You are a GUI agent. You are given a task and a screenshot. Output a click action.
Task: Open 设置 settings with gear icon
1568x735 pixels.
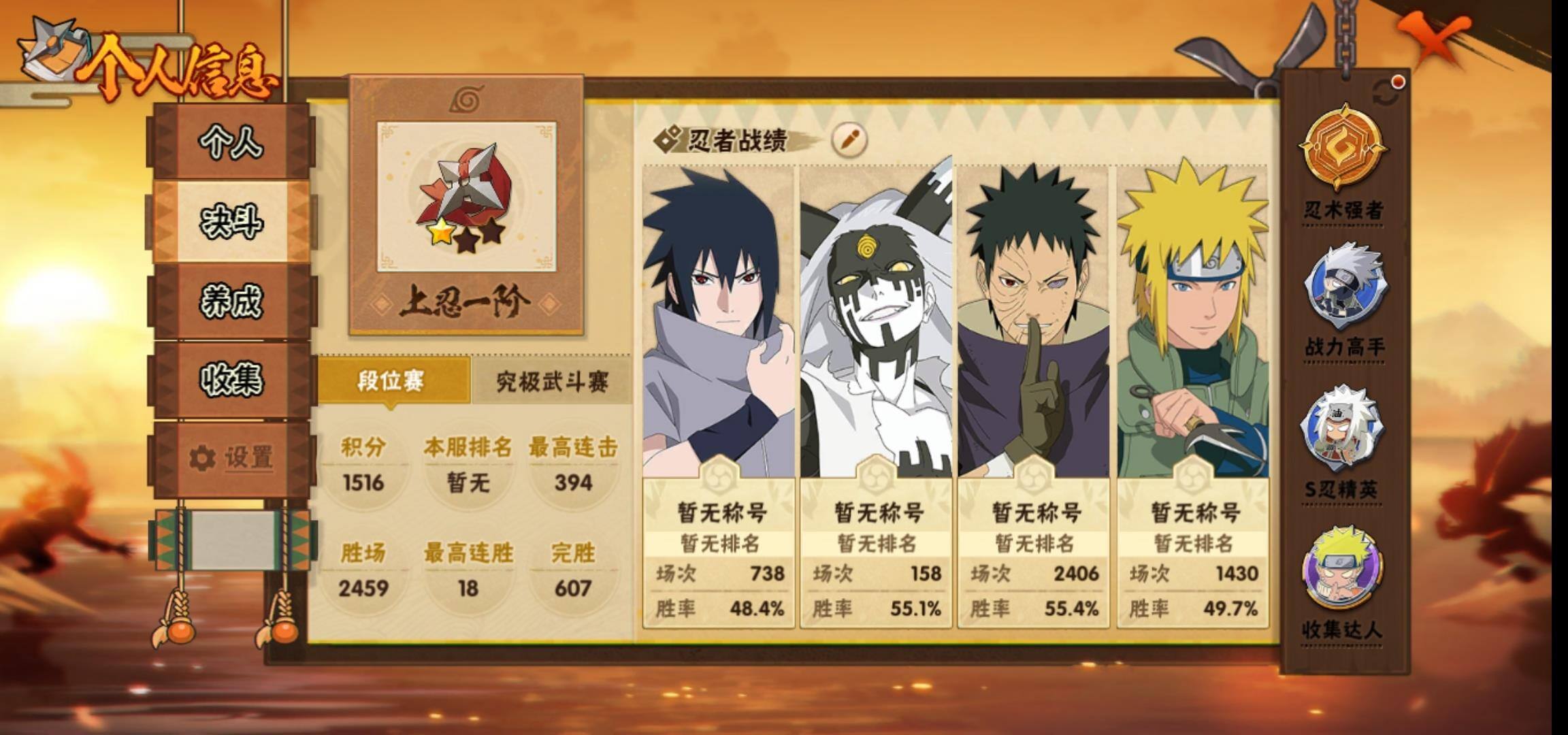coord(231,458)
